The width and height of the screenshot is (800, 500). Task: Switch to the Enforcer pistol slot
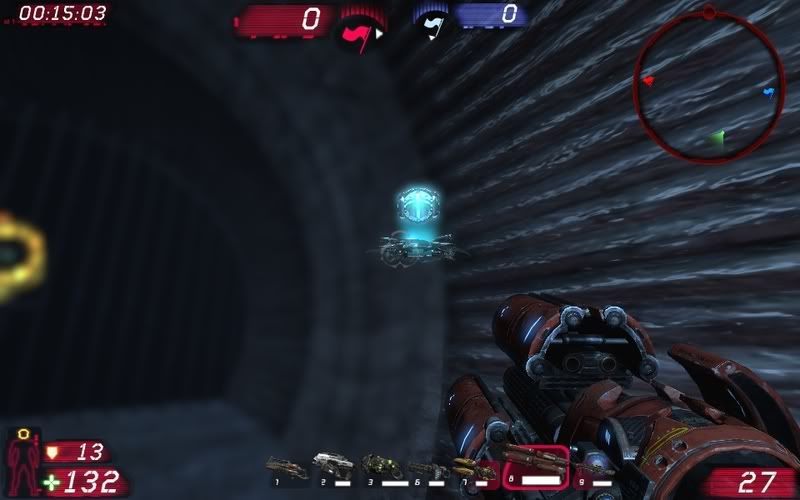330,464
